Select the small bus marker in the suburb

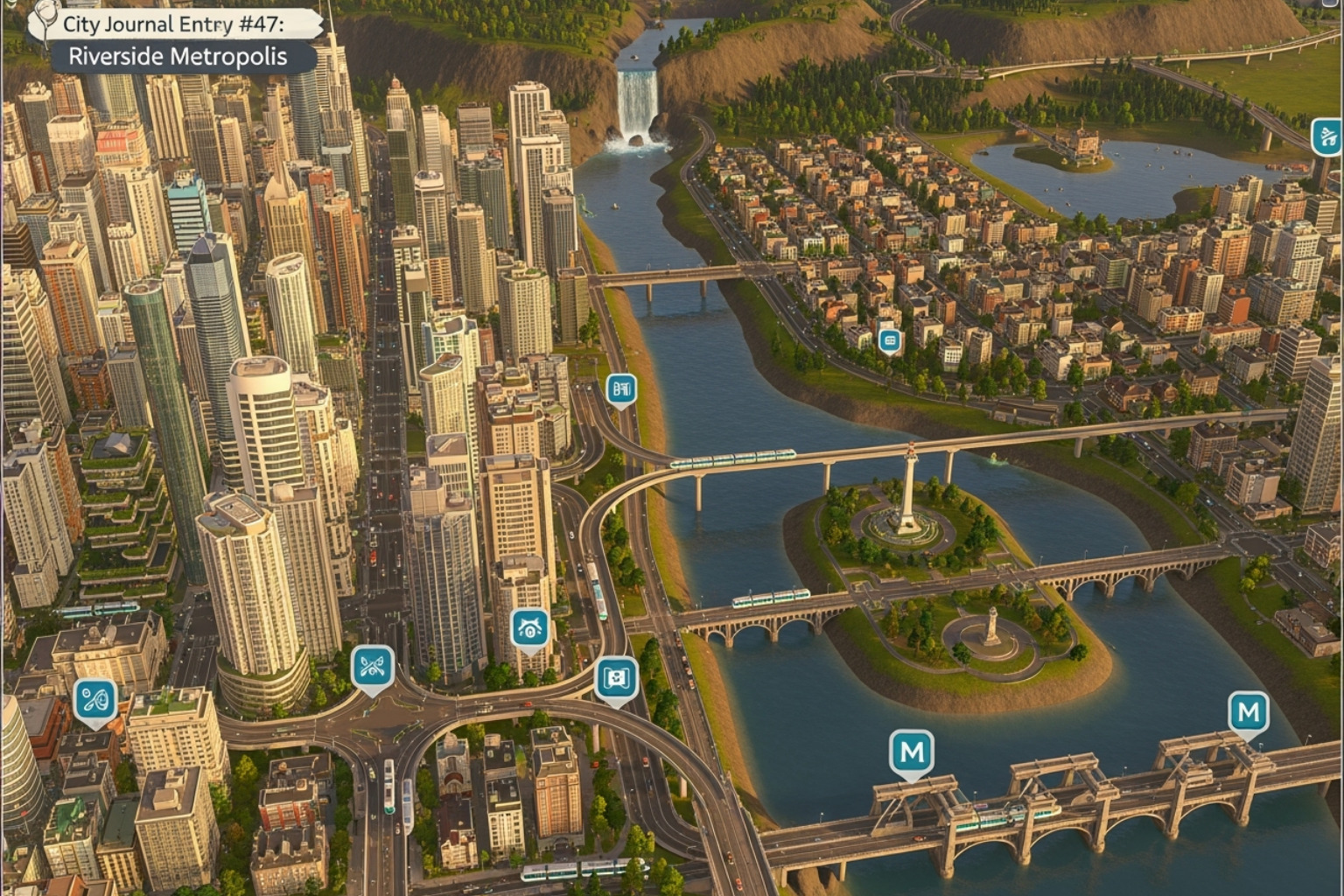point(890,340)
